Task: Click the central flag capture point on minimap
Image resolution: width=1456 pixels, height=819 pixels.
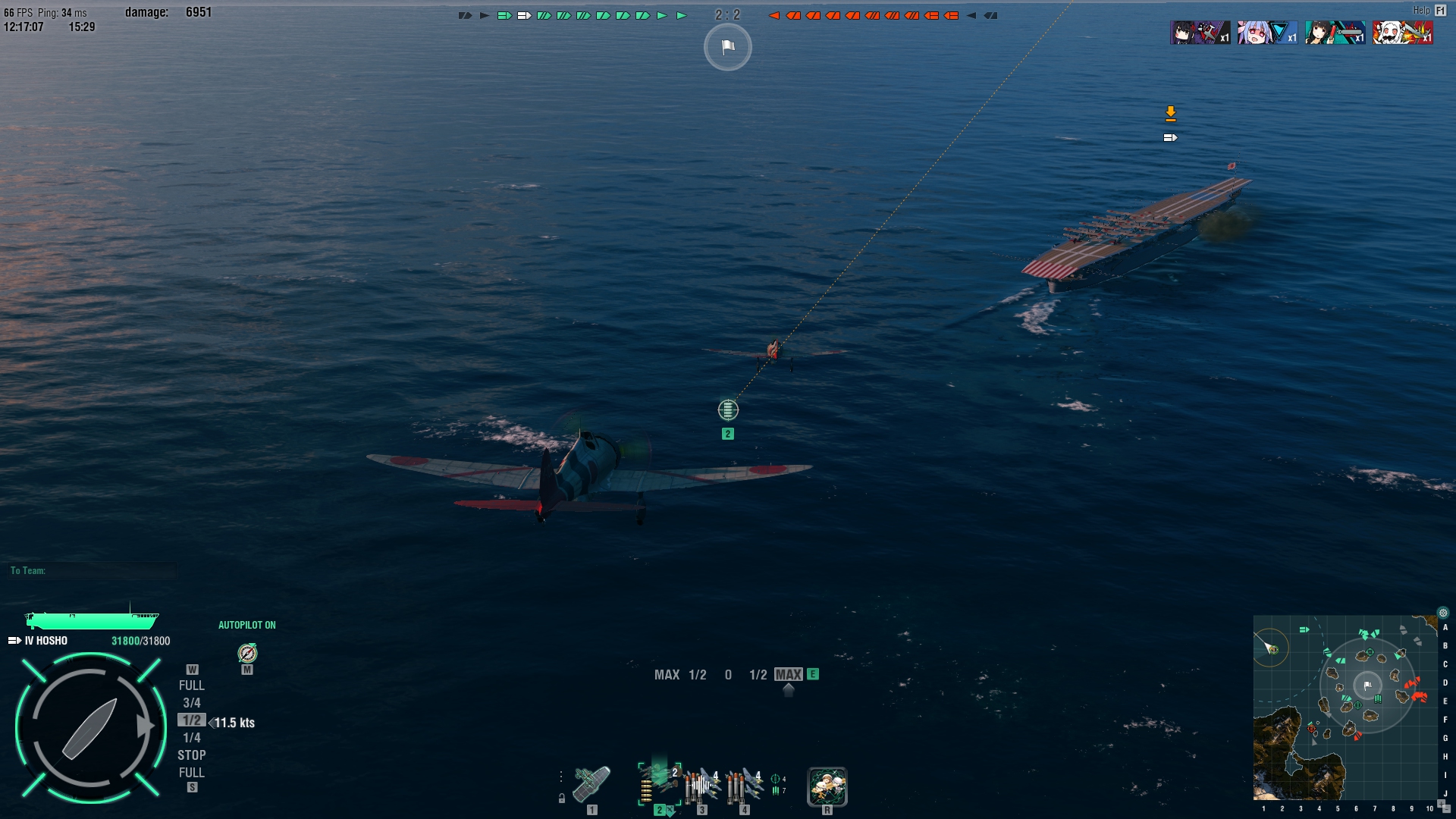Action: (x=1367, y=686)
